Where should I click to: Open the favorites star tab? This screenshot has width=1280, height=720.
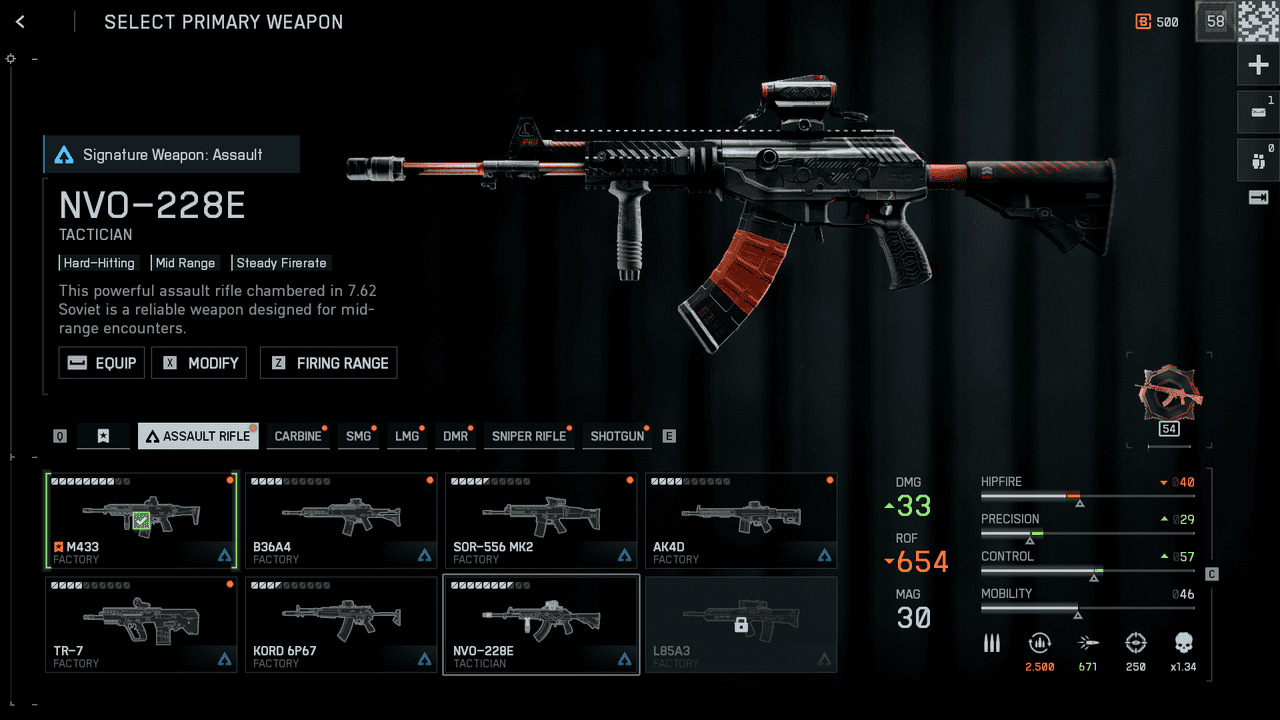click(103, 436)
